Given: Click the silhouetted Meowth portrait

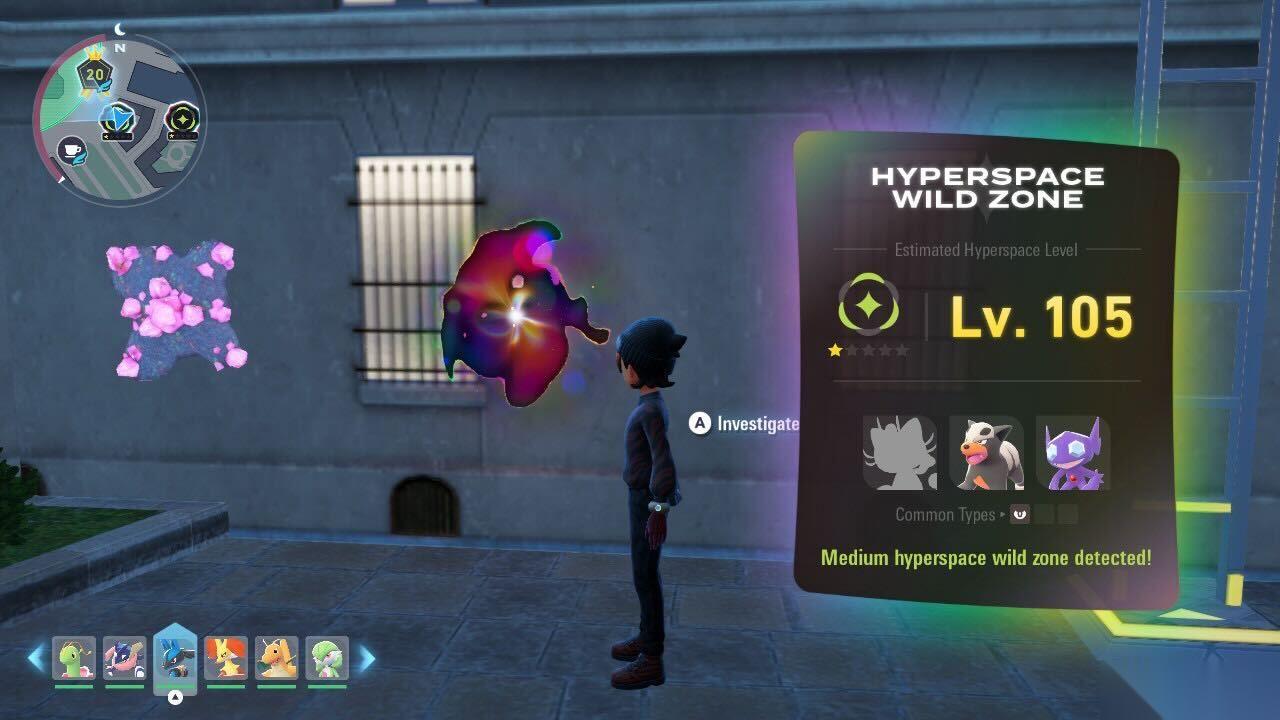Looking at the screenshot, I should point(900,453).
